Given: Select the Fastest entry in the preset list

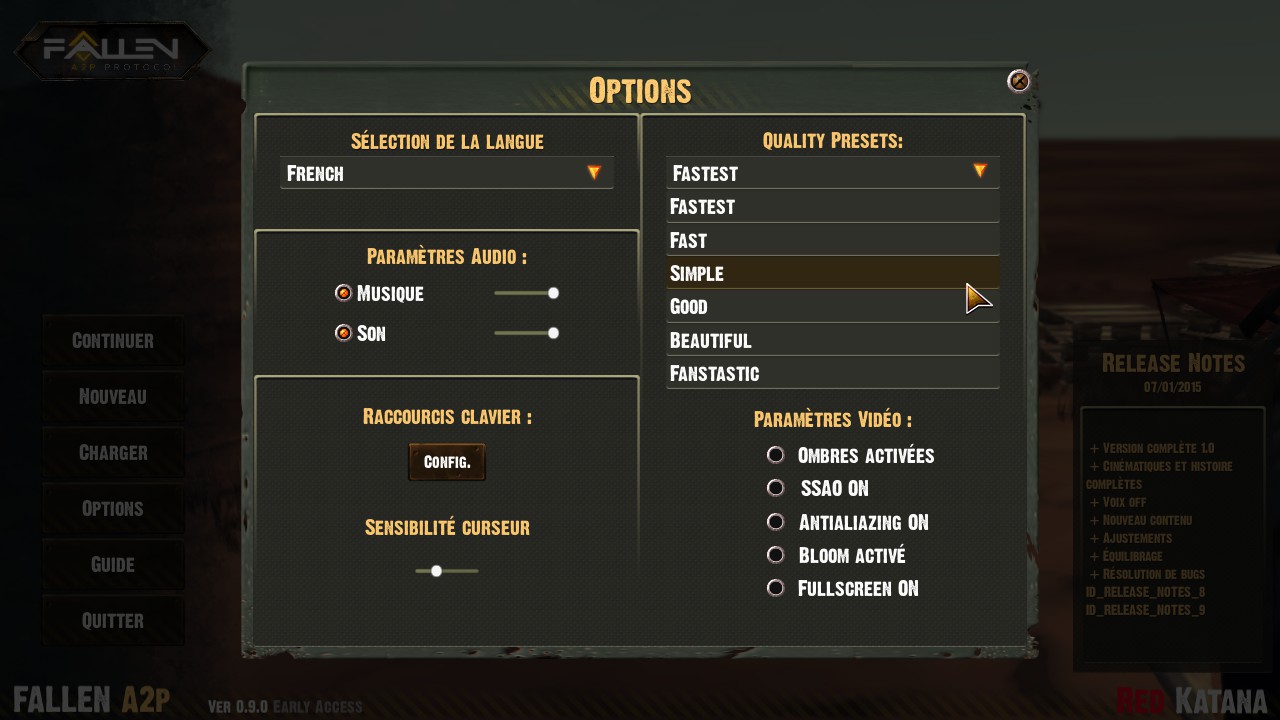Looking at the screenshot, I should pyautogui.click(x=832, y=207).
